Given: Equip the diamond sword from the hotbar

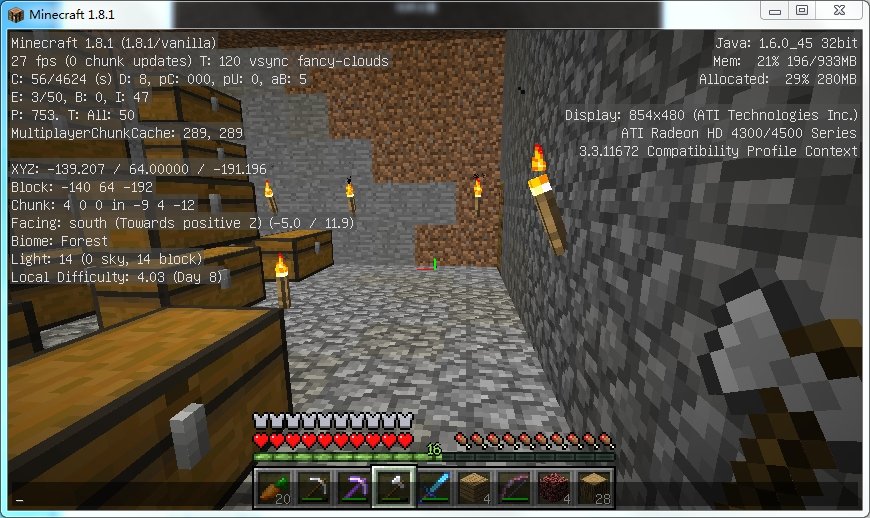Looking at the screenshot, I should [x=433, y=487].
